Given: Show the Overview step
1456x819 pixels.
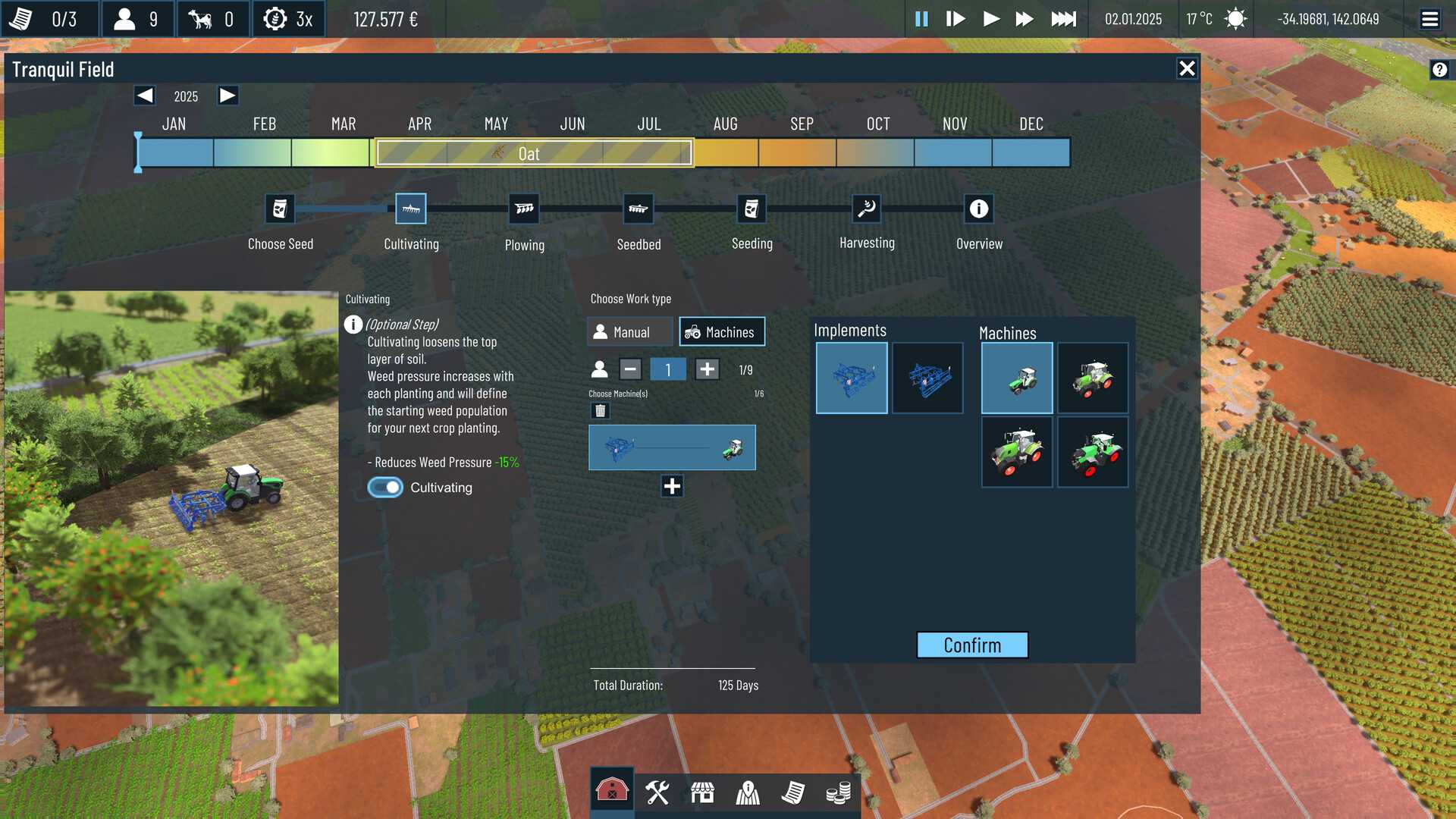Looking at the screenshot, I should point(978,209).
